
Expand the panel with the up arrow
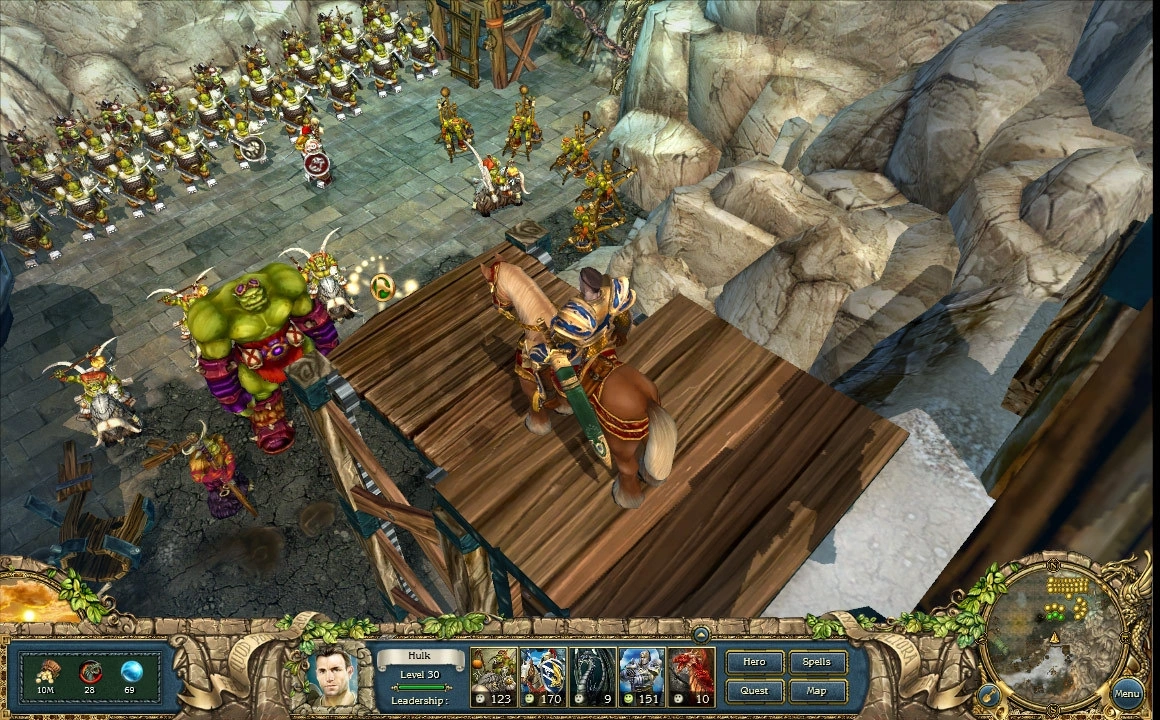[x=702, y=633]
